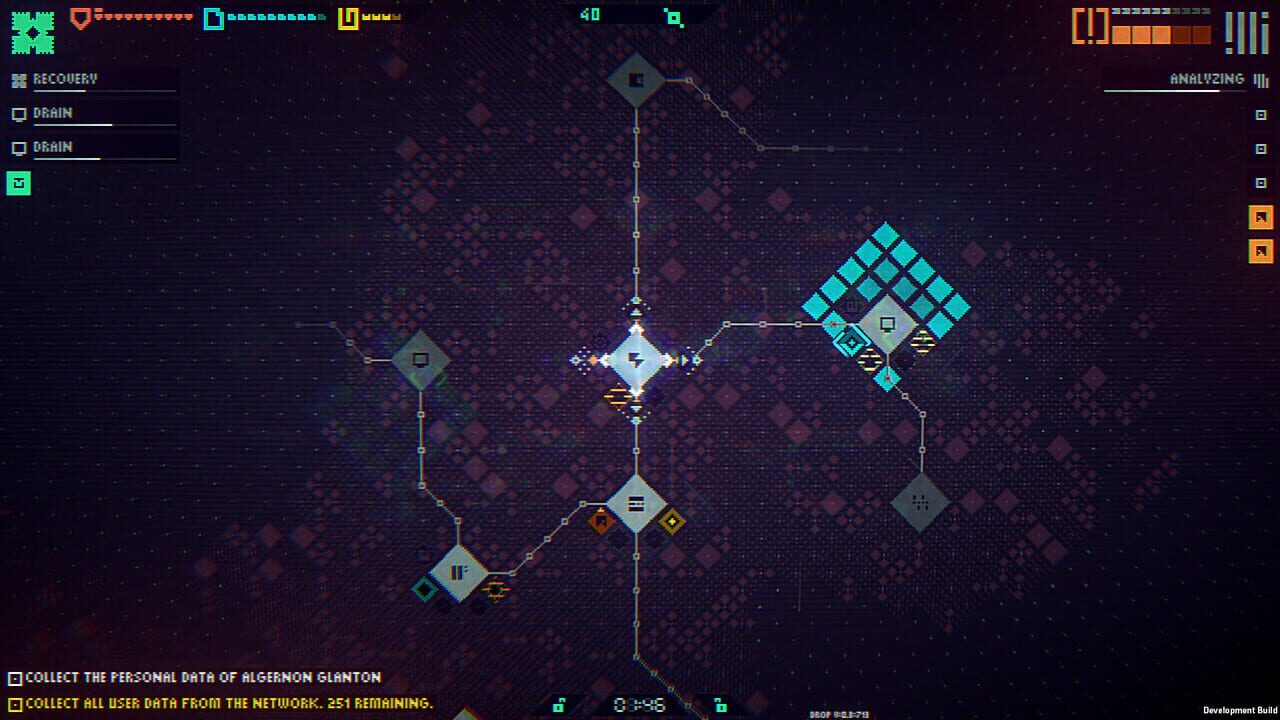
Task: Click the RECOVERY program entry
Action: tap(65, 78)
